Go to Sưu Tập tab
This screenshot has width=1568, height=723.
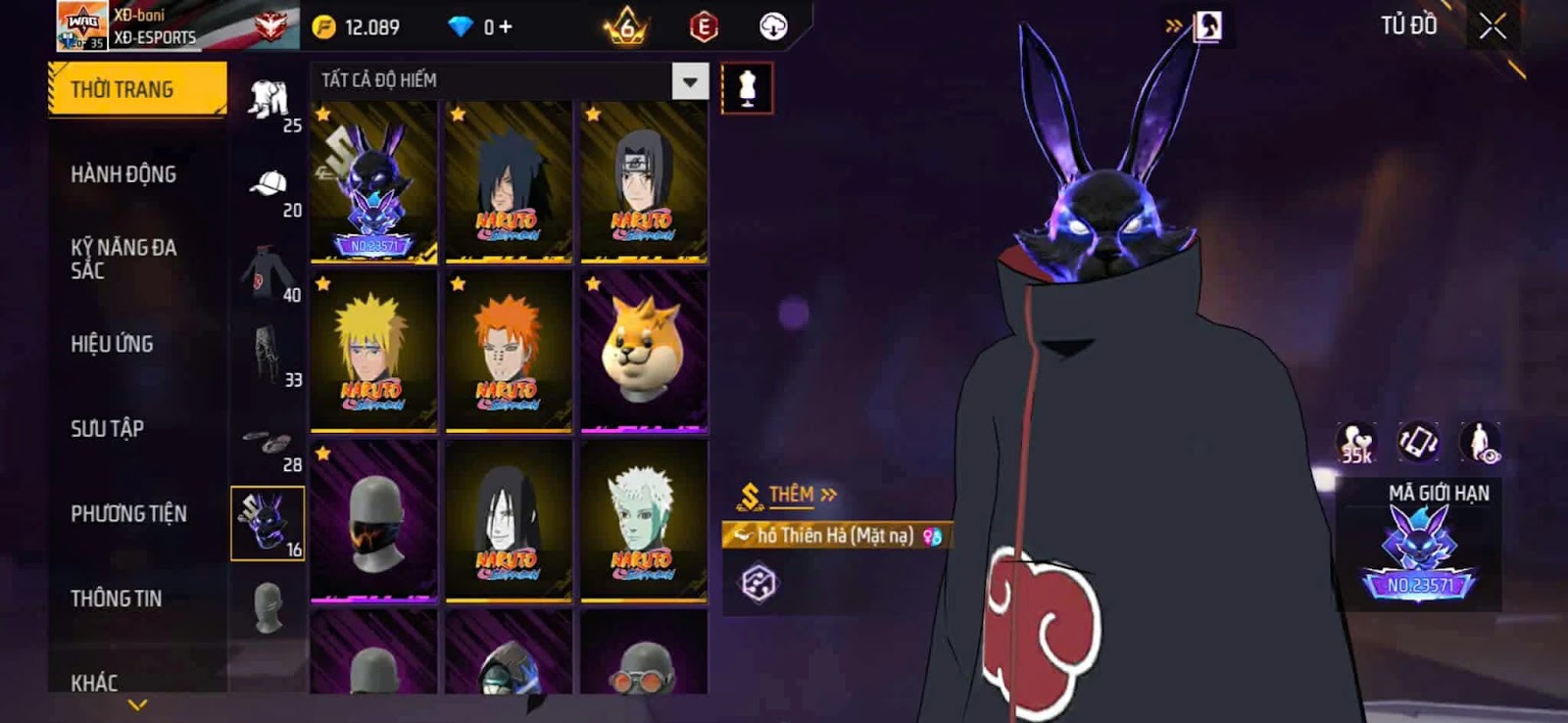107,428
